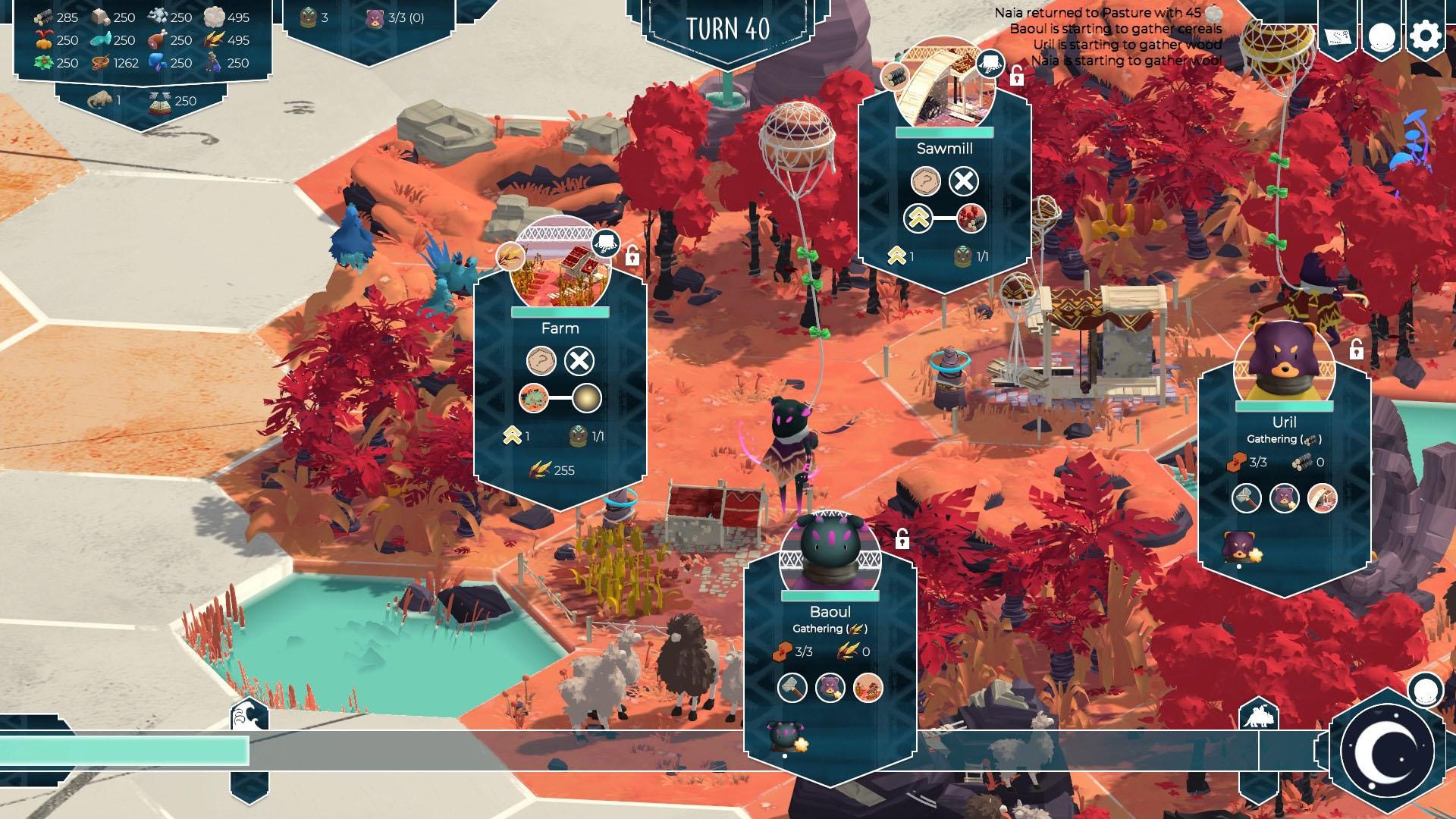Toggle the padlock beside the Sawmill panel
This screenshot has width=1456, height=819.
(1016, 75)
